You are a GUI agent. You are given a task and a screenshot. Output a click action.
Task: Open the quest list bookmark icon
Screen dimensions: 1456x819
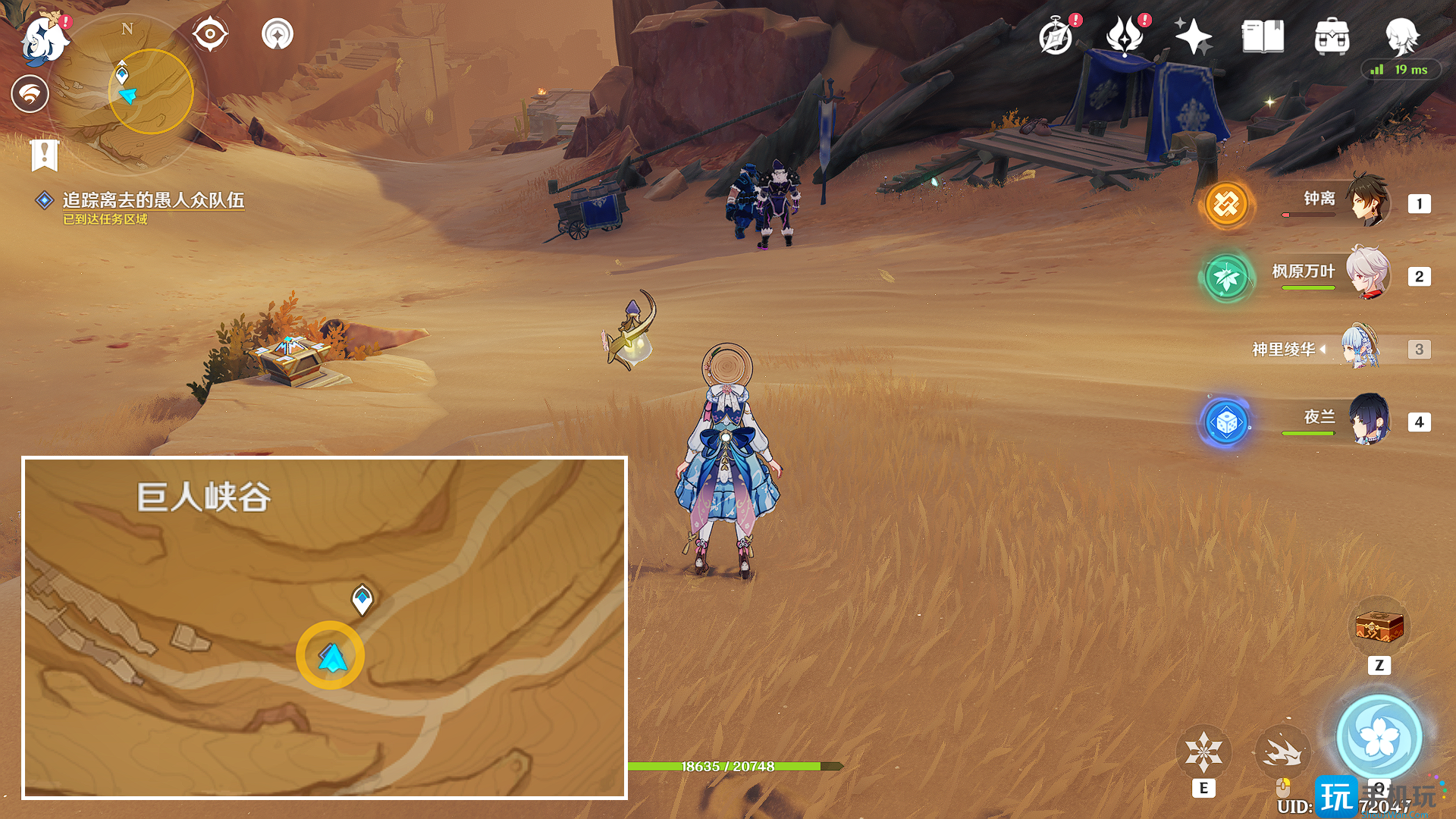(x=45, y=154)
